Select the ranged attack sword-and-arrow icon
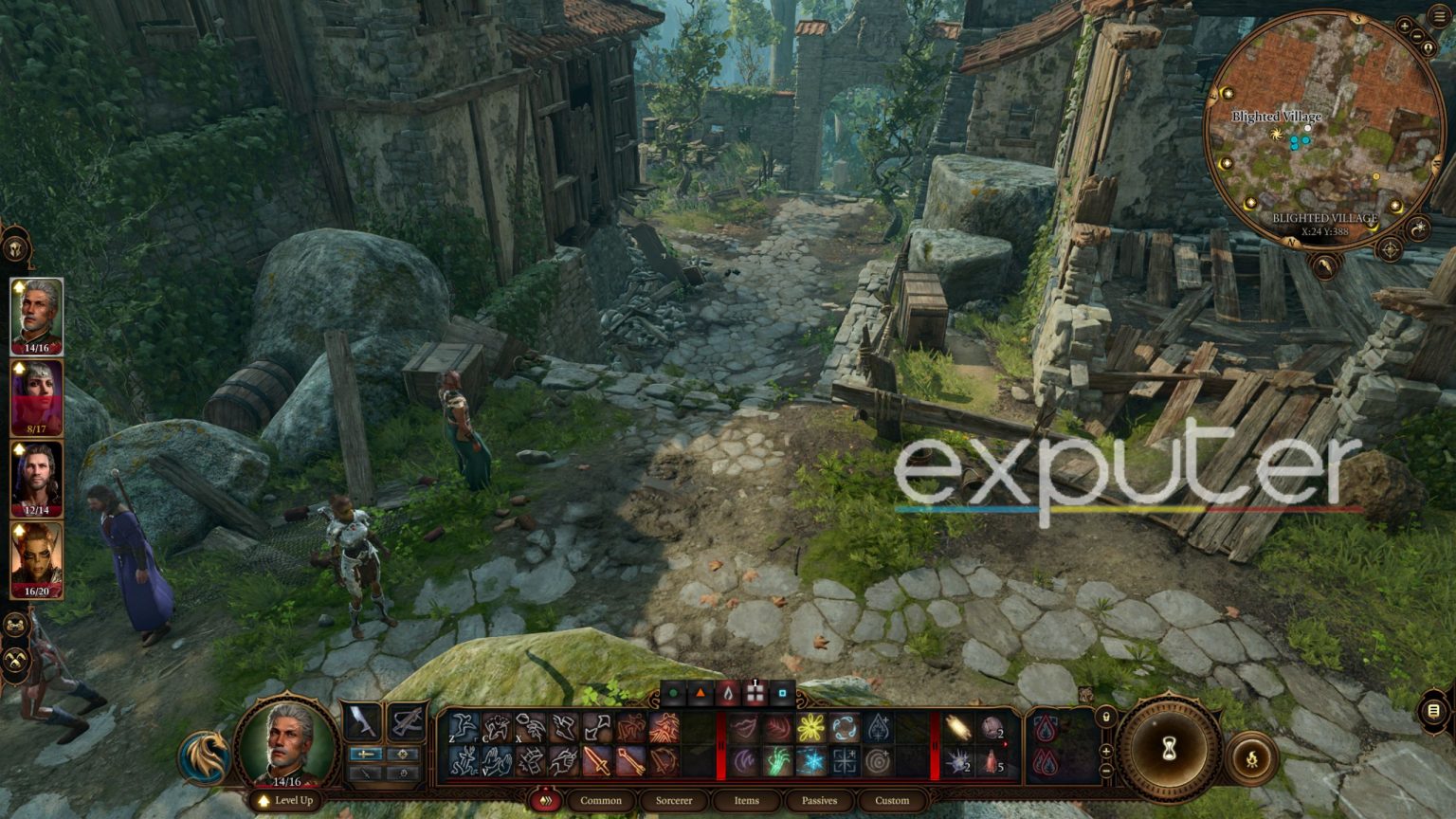Screen dimensions: 1456x819 pos(631,760)
